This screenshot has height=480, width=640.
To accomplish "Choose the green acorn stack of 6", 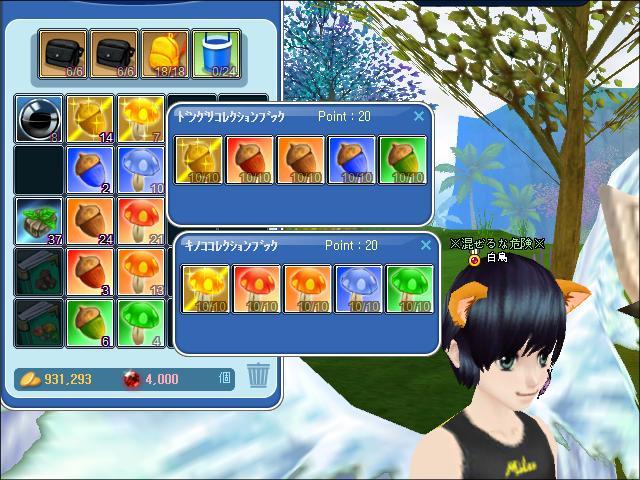I will click(x=90, y=323).
